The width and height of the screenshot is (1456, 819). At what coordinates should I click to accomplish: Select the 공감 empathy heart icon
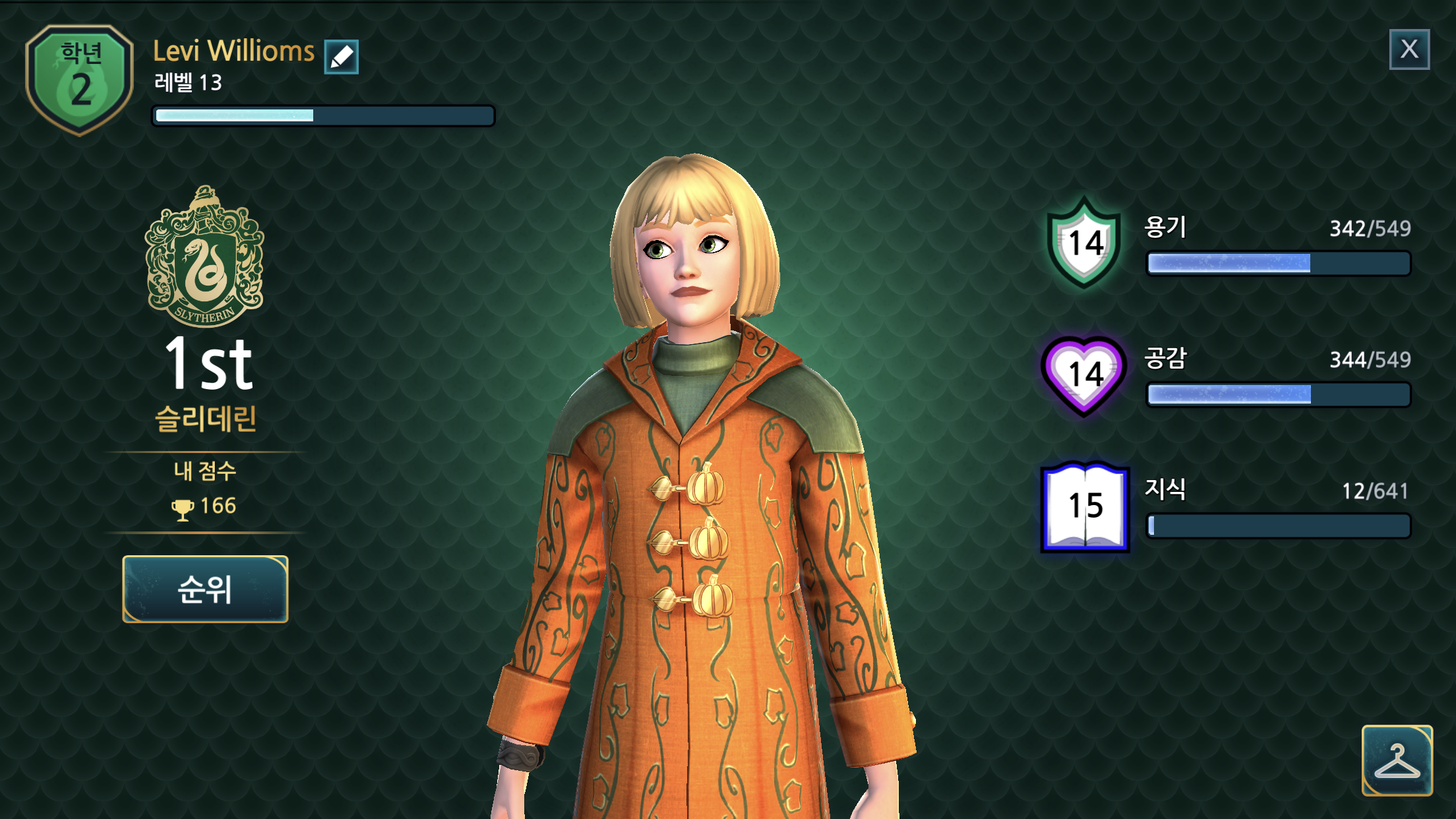(x=1085, y=375)
